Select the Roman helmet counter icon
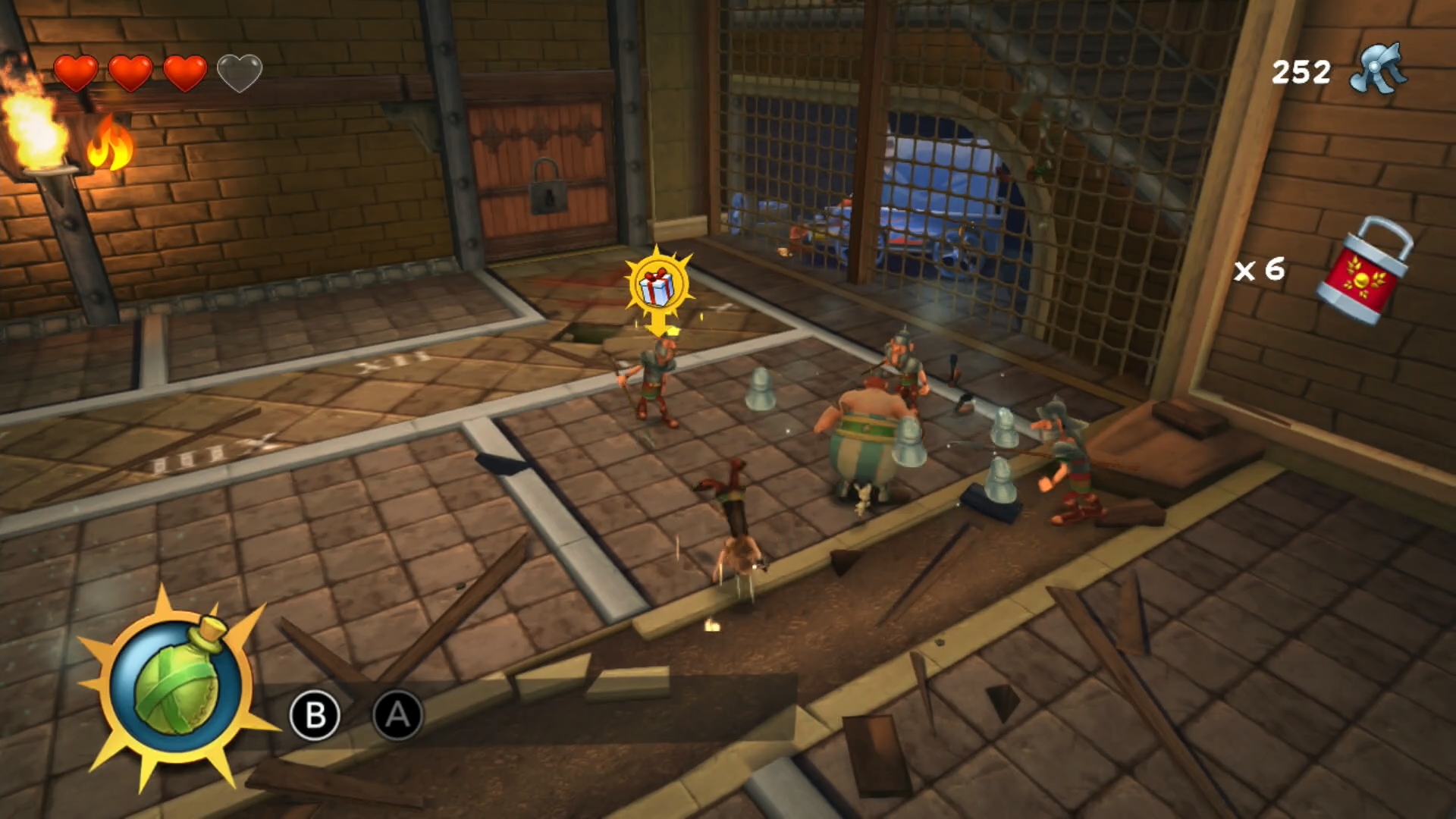 click(1378, 70)
